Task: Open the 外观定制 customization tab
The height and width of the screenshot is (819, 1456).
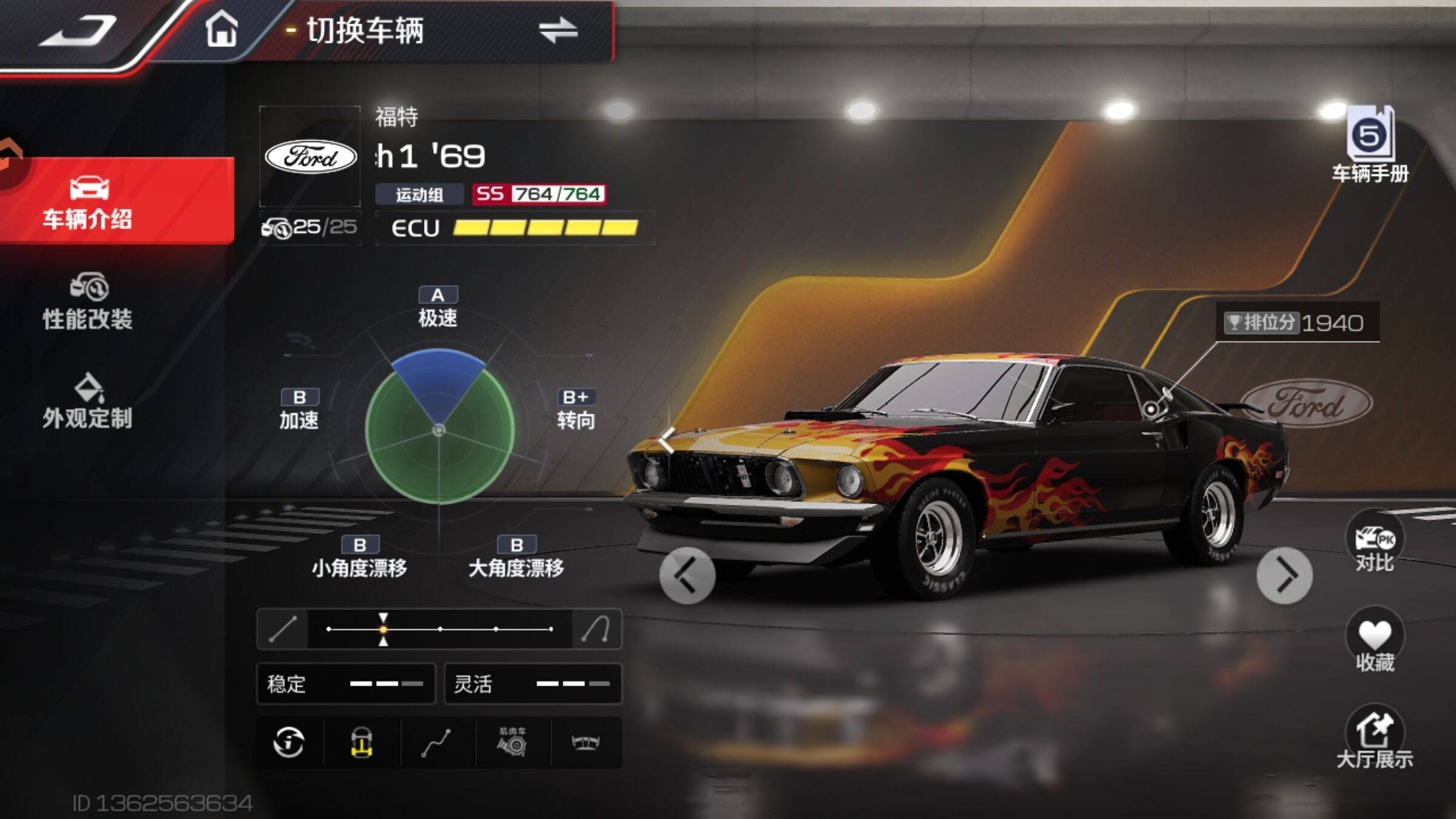Action: [88, 402]
